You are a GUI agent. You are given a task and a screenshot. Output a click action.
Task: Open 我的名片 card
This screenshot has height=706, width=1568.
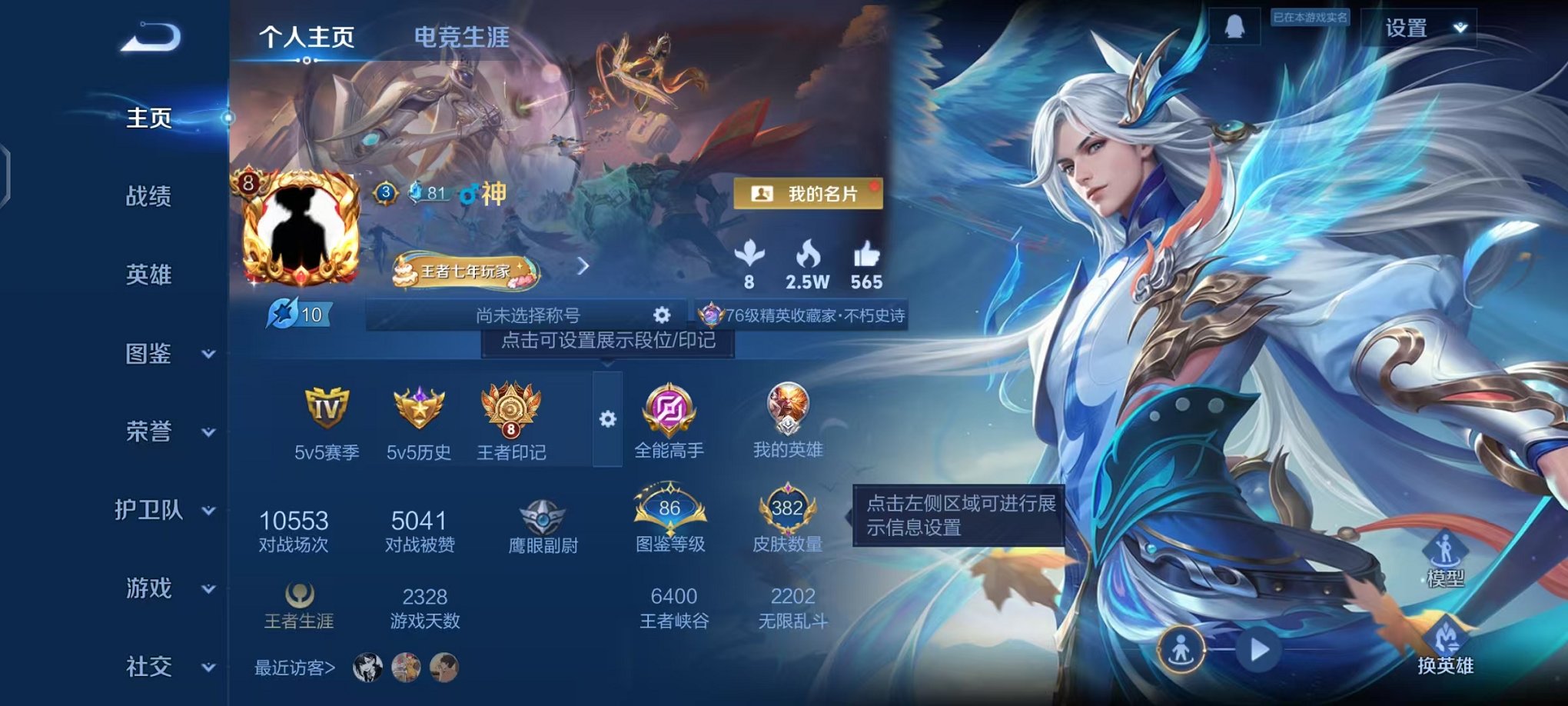tap(810, 194)
